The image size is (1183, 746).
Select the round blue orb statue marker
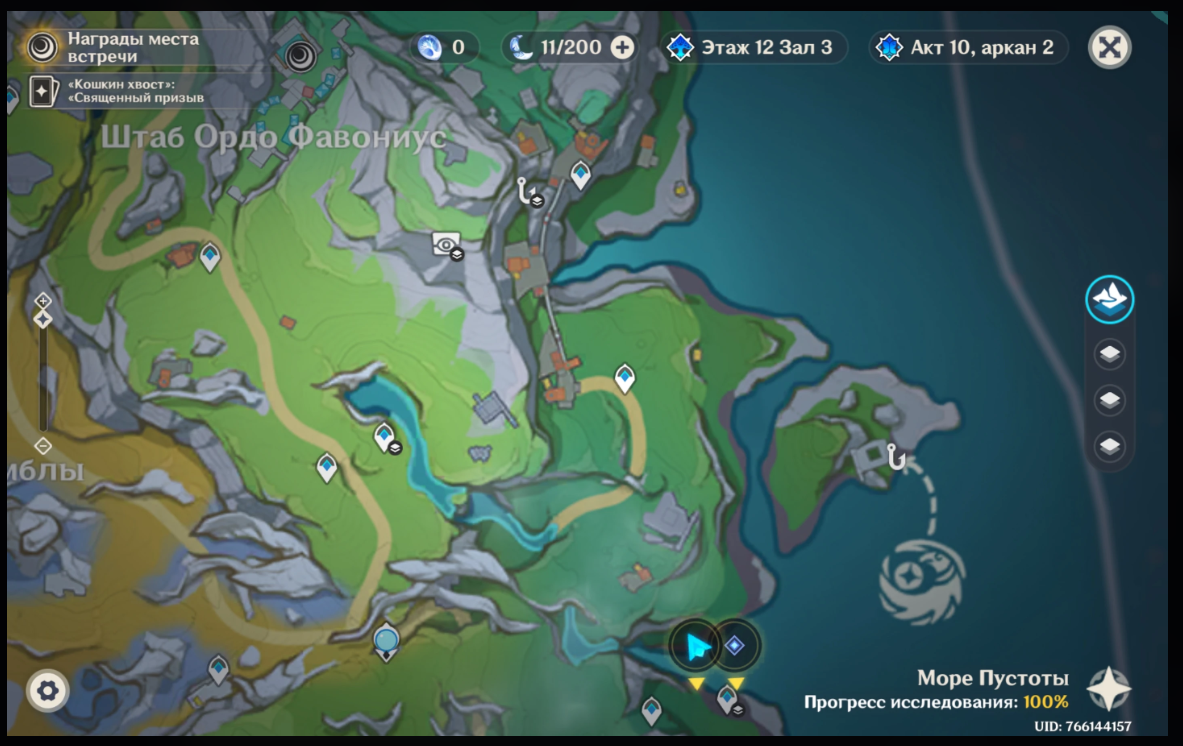tap(386, 640)
